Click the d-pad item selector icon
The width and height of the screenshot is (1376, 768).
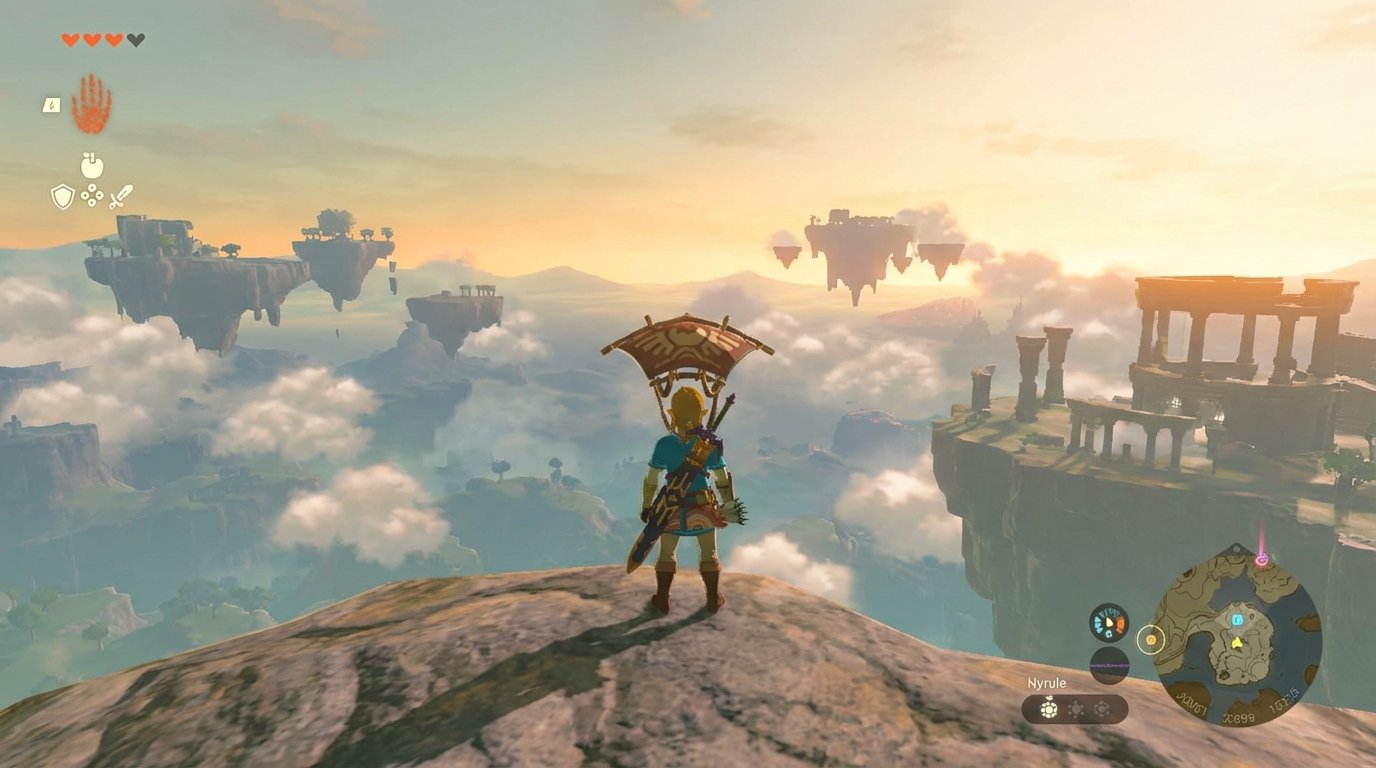pyautogui.click(x=91, y=194)
